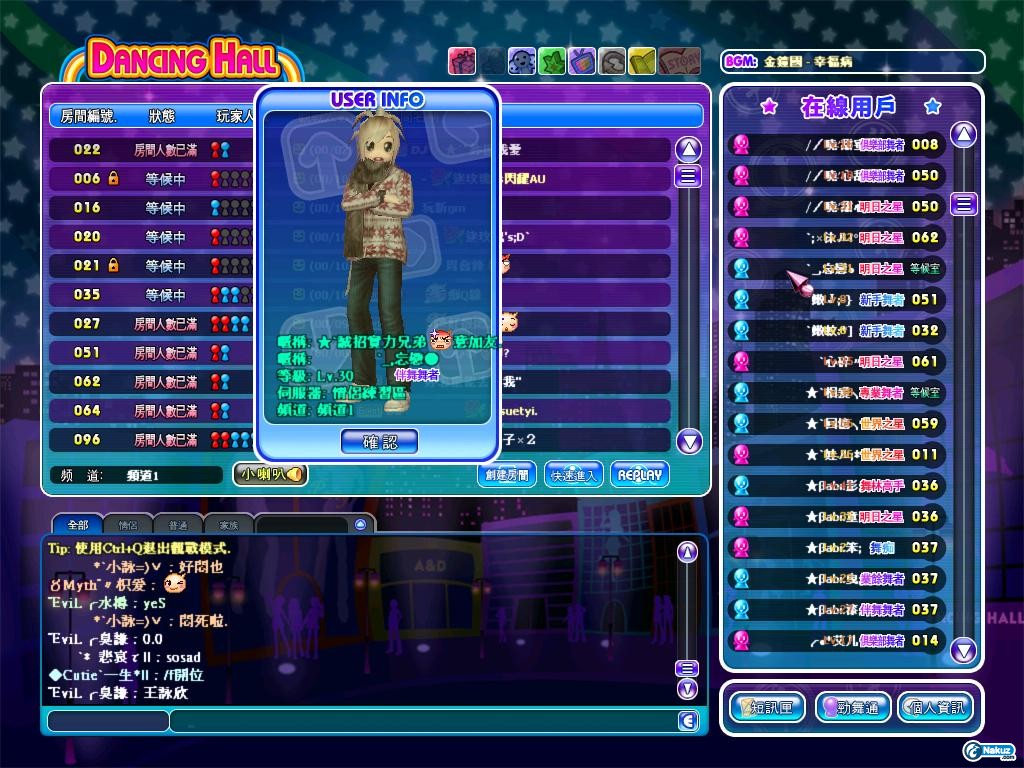The width and height of the screenshot is (1024, 768).
Task: Switch to the 普通 chat tab
Action: pyautogui.click(x=178, y=524)
